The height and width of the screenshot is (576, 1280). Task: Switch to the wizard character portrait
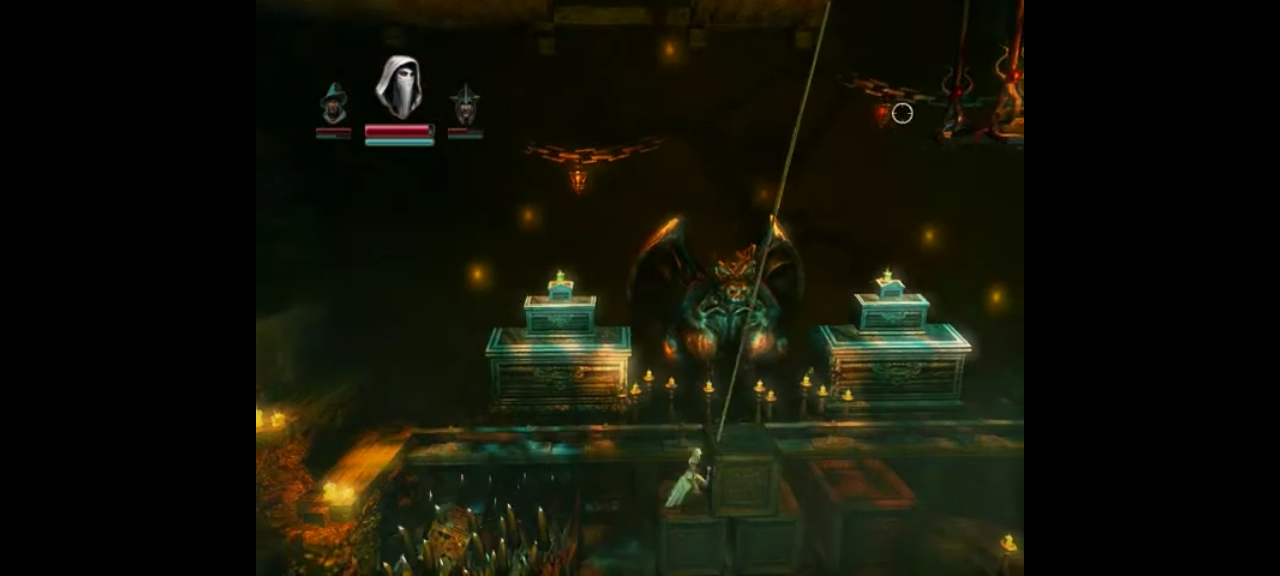pyautogui.click(x=333, y=104)
